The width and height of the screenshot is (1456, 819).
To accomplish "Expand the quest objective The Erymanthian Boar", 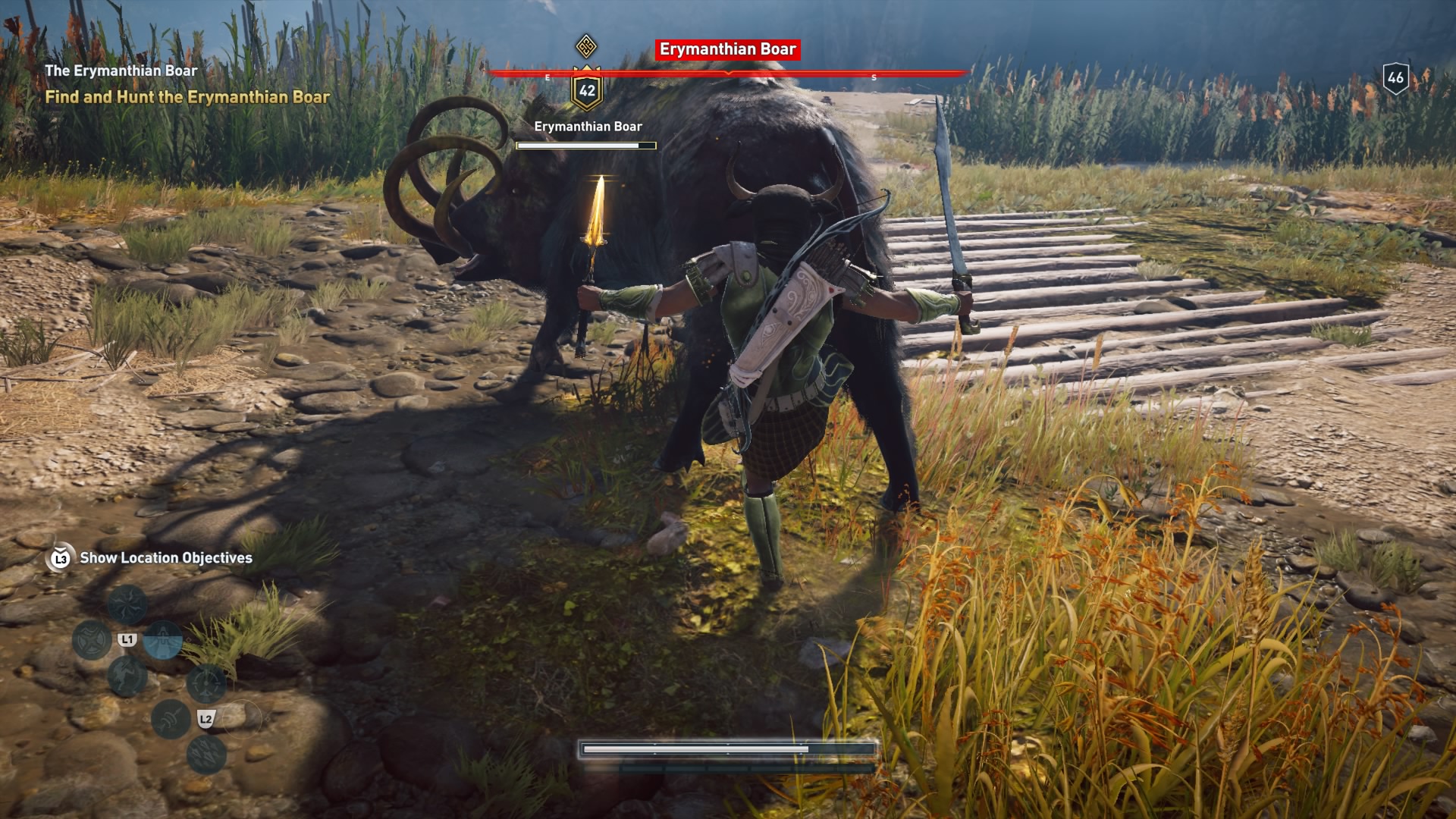I will coord(121,70).
